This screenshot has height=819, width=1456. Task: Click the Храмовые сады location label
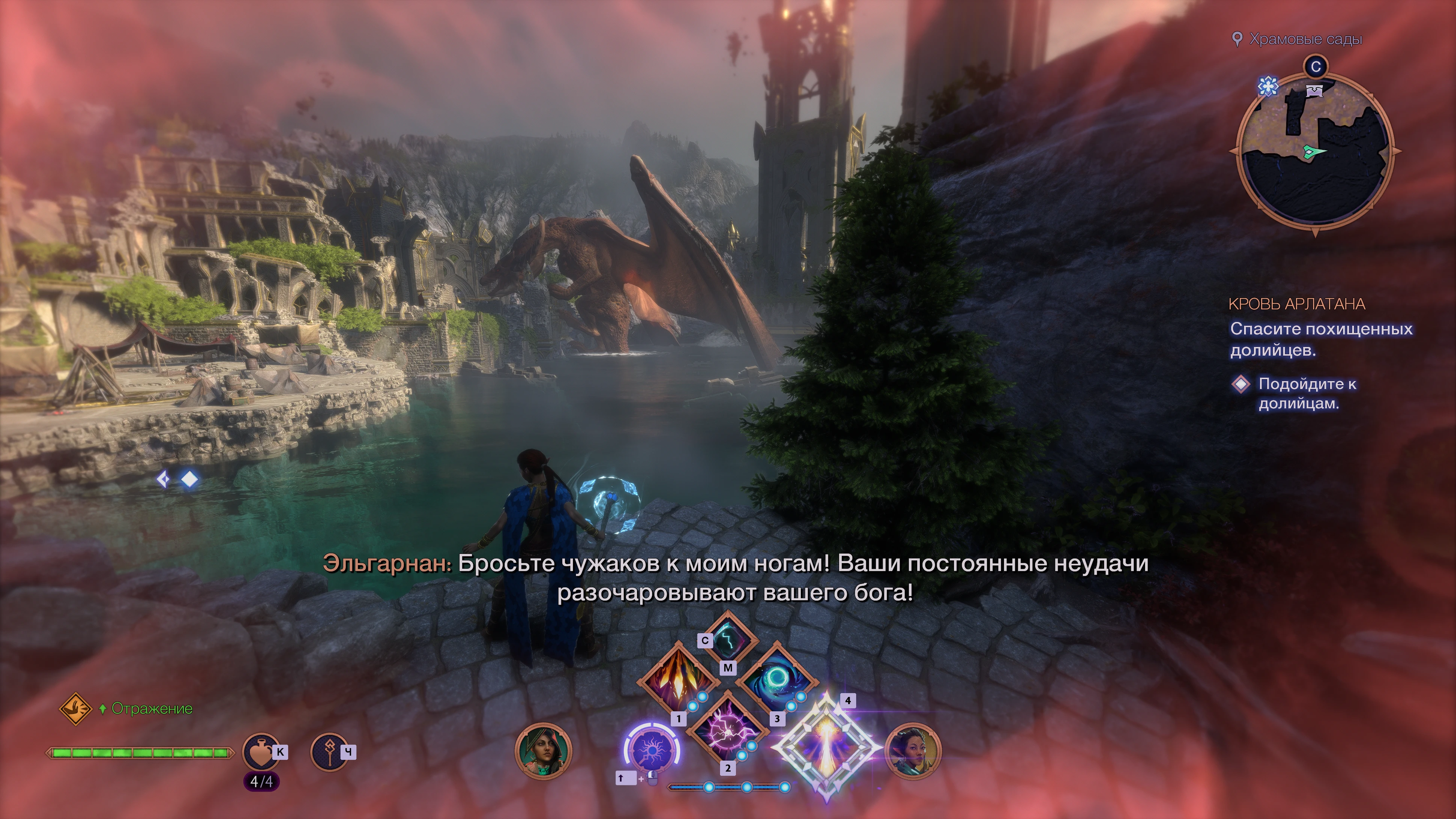[1305, 39]
